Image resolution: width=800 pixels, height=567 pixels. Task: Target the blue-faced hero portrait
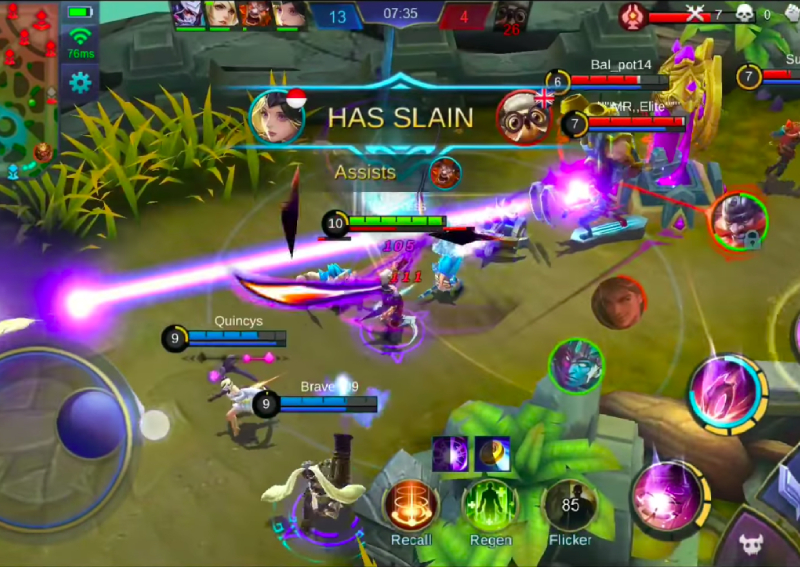[576, 366]
